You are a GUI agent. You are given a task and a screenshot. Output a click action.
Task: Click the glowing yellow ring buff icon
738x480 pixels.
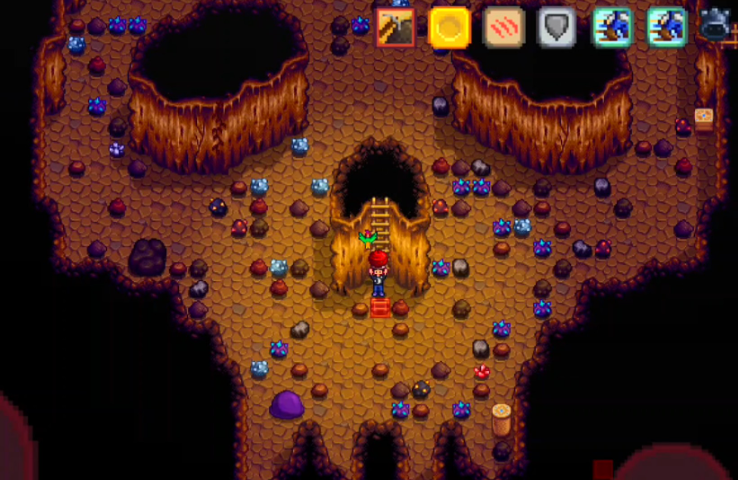point(450,28)
